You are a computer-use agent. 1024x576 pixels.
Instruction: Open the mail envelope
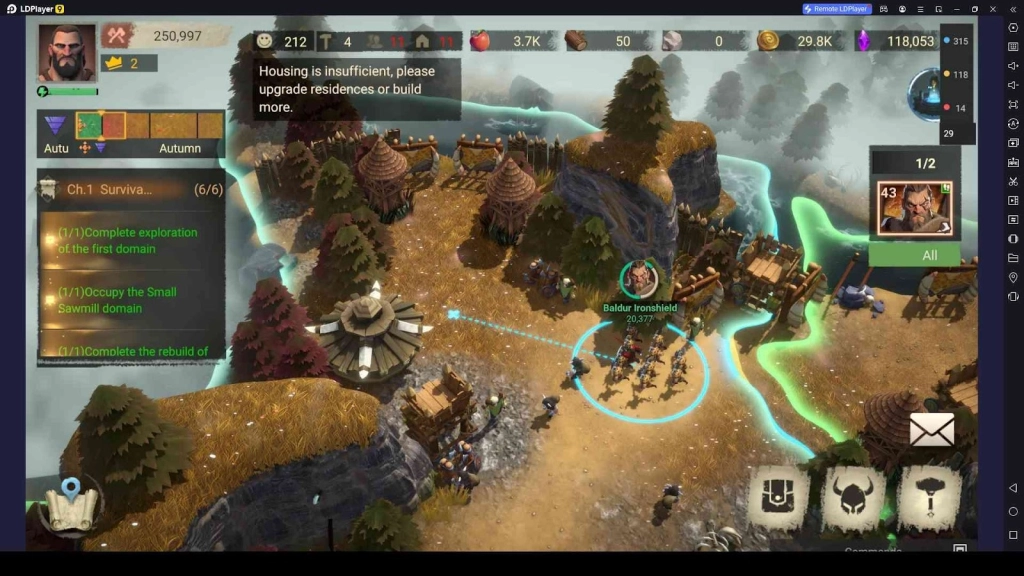931,430
